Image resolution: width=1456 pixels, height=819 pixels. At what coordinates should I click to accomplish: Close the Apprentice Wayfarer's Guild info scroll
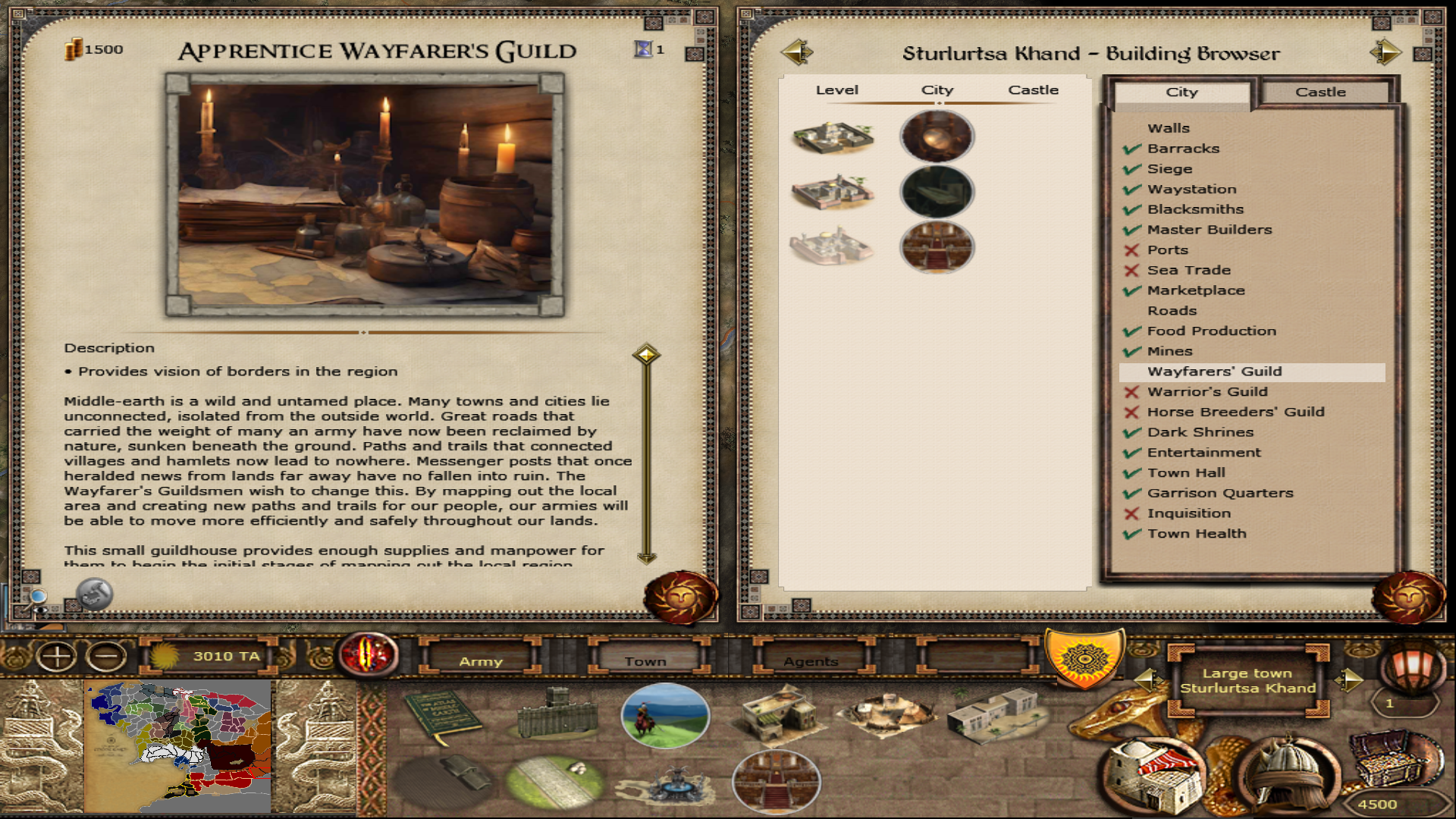tap(679, 598)
